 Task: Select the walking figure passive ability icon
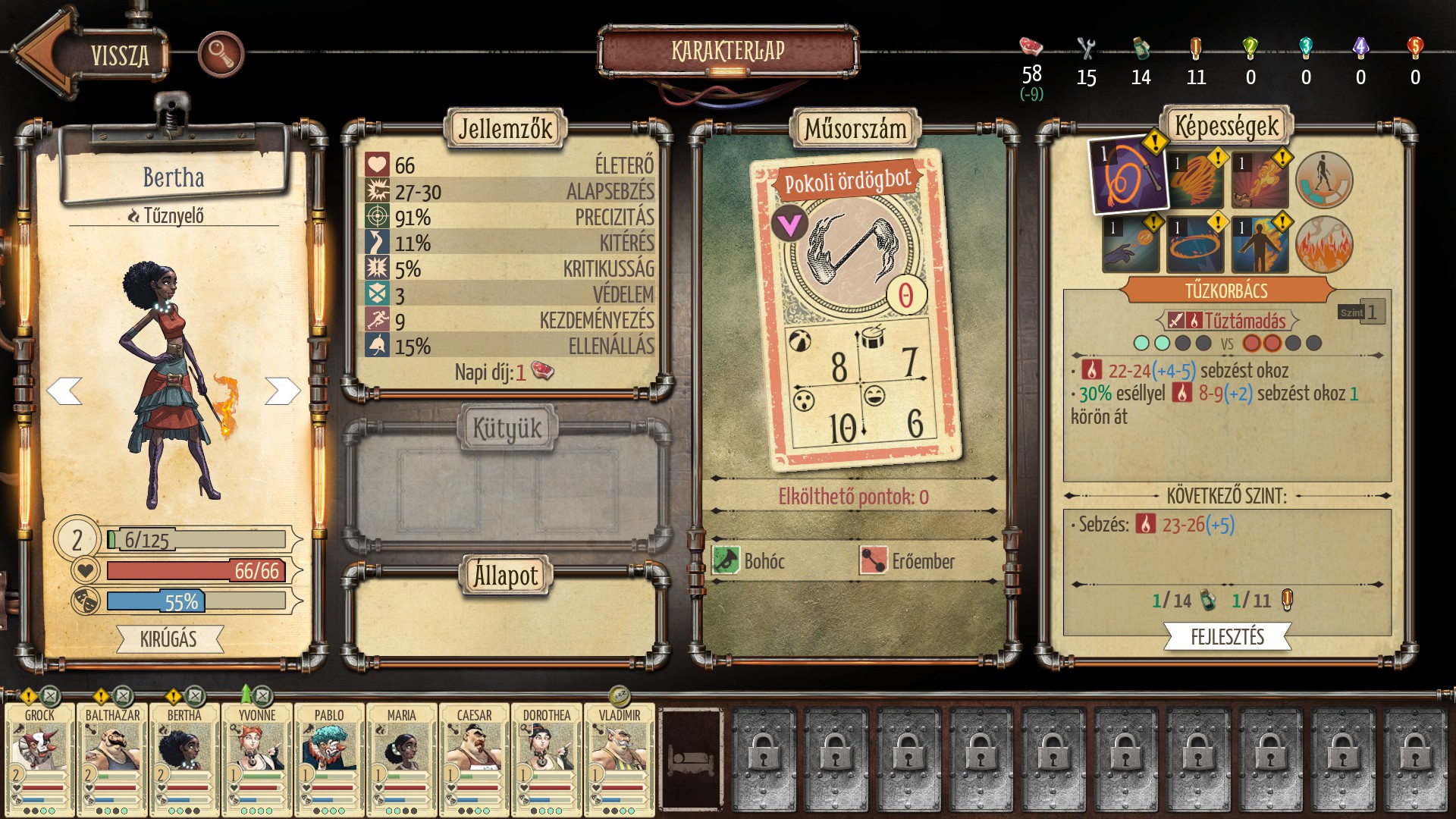[x=1324, y=180]
